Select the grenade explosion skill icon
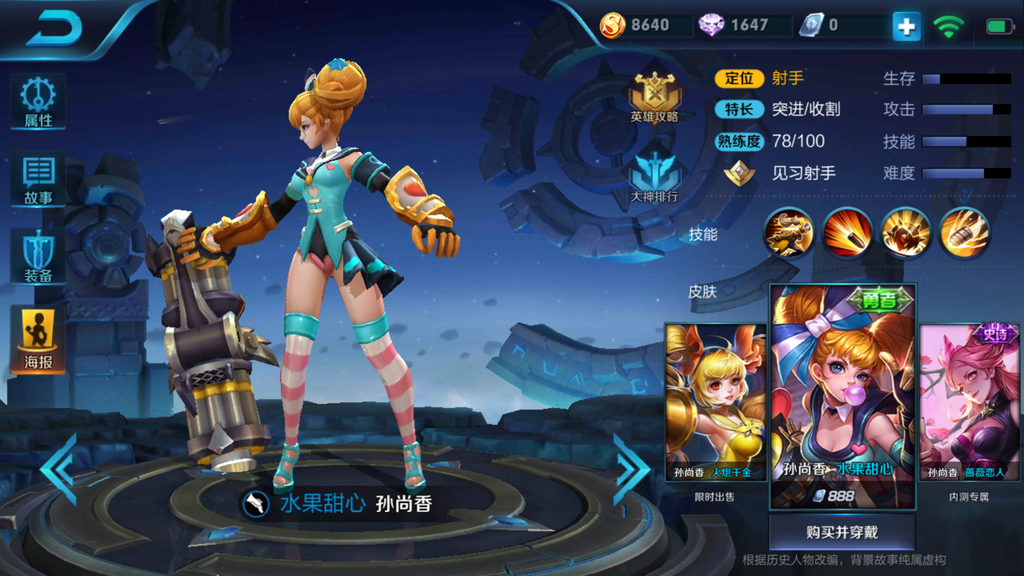Viewport: 1024px width, 576px height. pyautogui.click(x=906, y=233)
